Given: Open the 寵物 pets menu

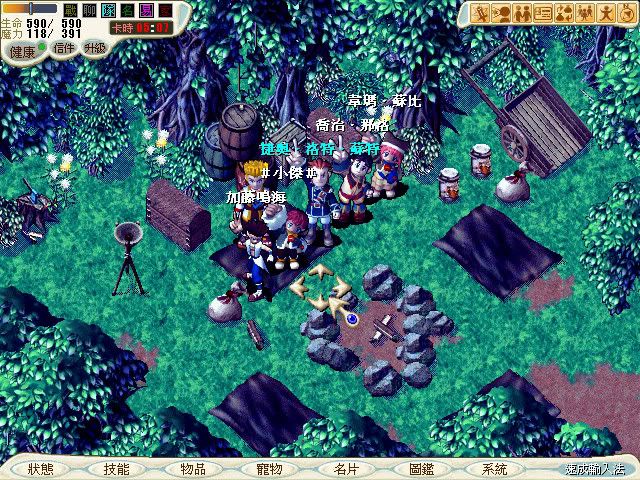Looking at the screenshot, I should click(269, 468).
